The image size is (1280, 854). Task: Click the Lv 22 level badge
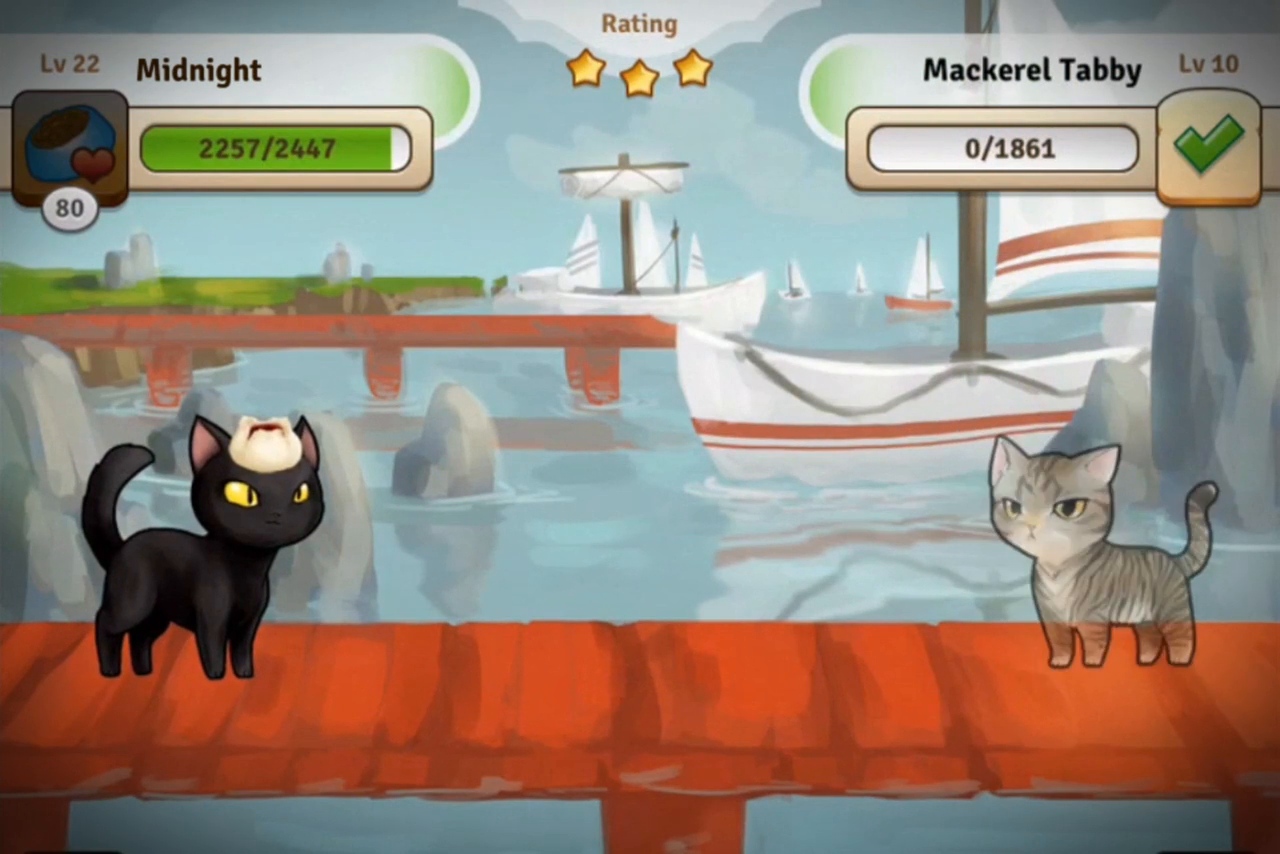click(69, 64)
